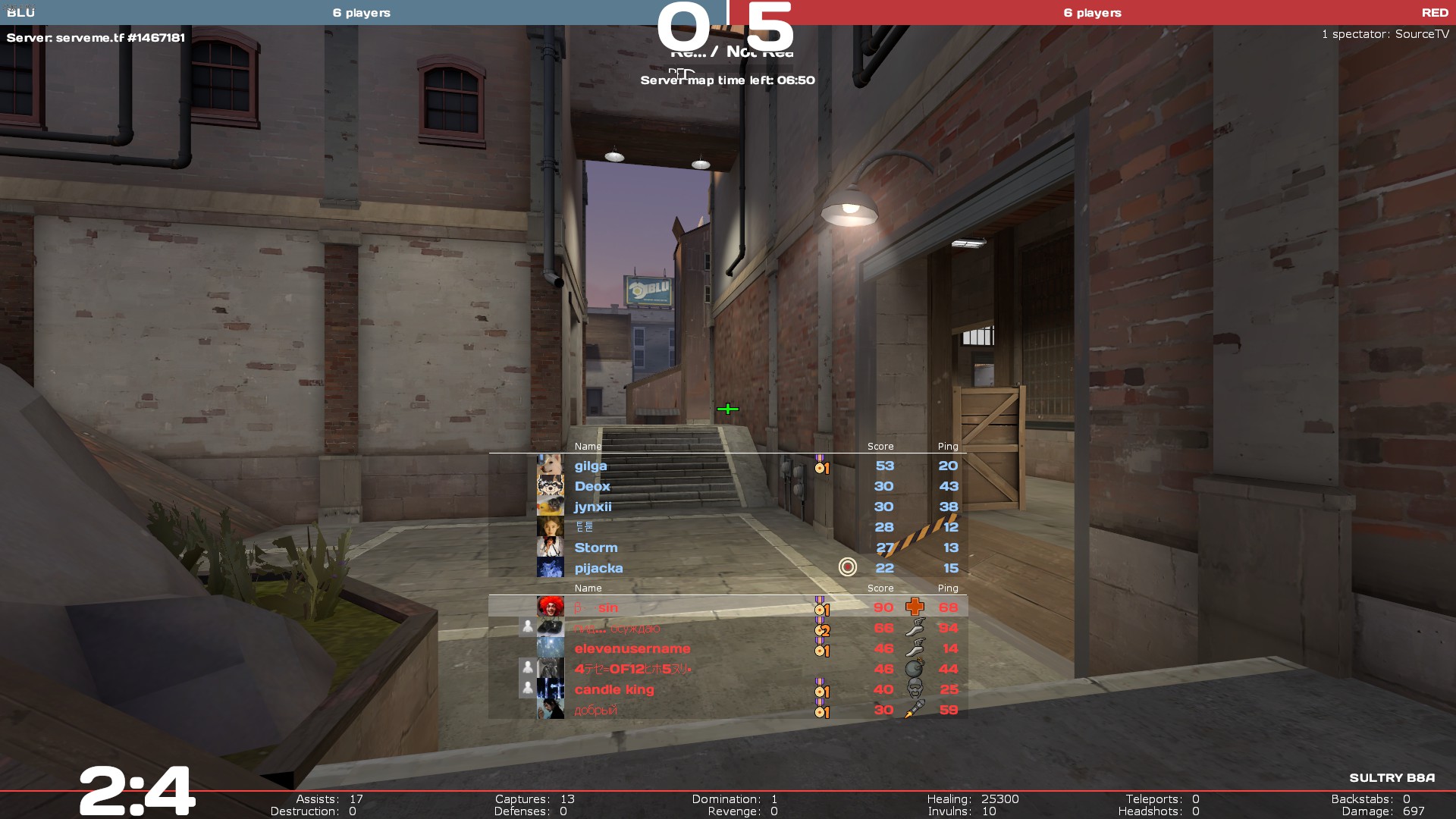Click the jynxii player row

point(593,507)
